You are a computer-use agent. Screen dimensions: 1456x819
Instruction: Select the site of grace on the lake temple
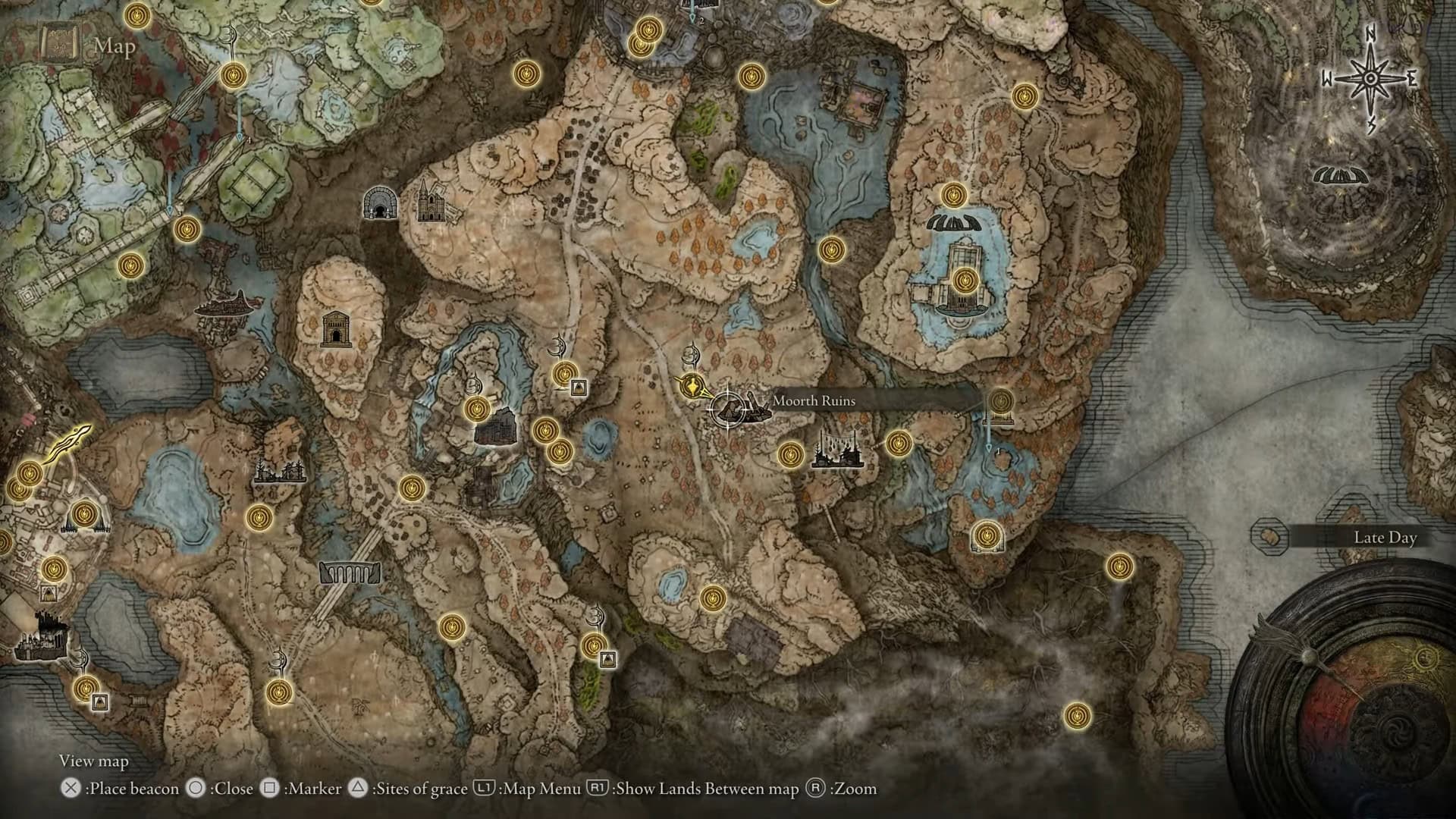coord(964,281)
